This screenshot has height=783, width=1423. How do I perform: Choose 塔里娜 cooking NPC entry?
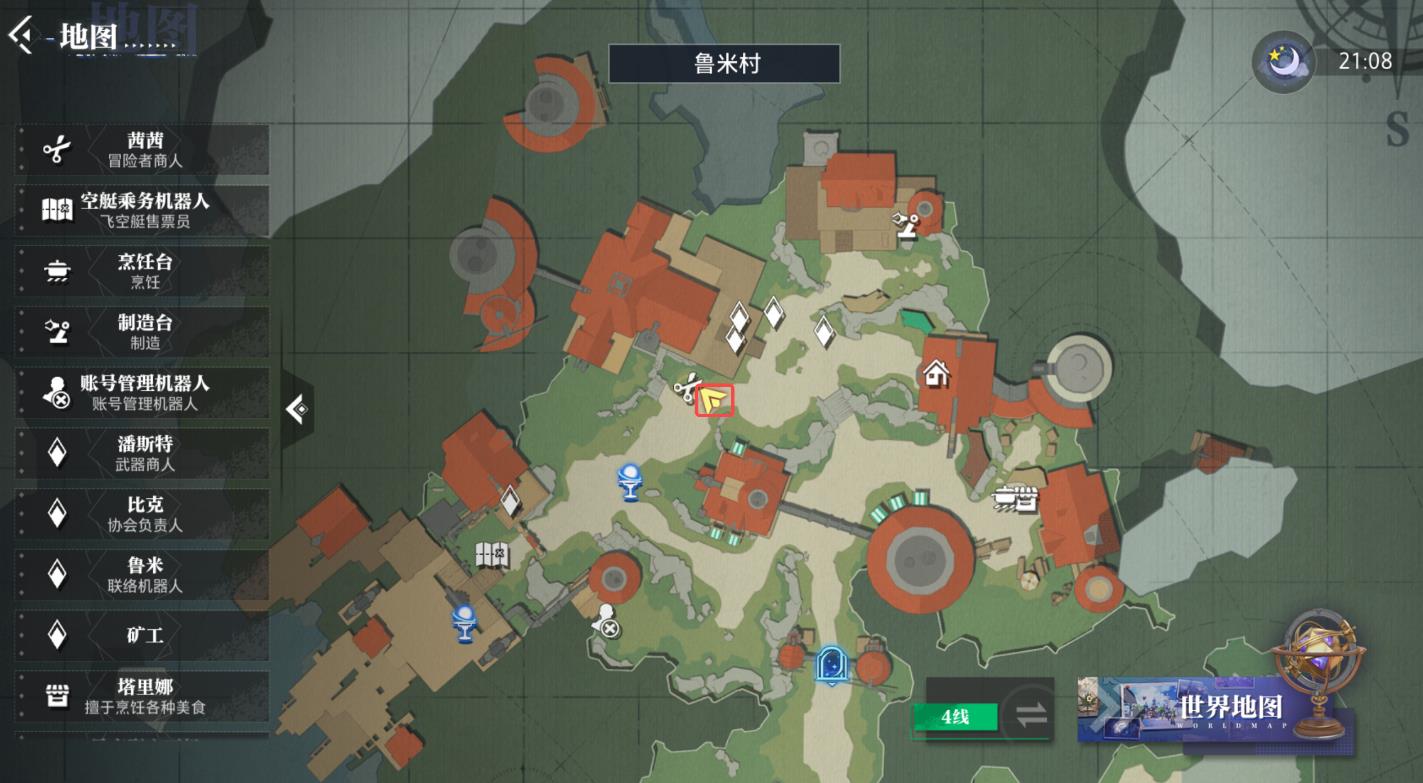(x=143, y=696)
